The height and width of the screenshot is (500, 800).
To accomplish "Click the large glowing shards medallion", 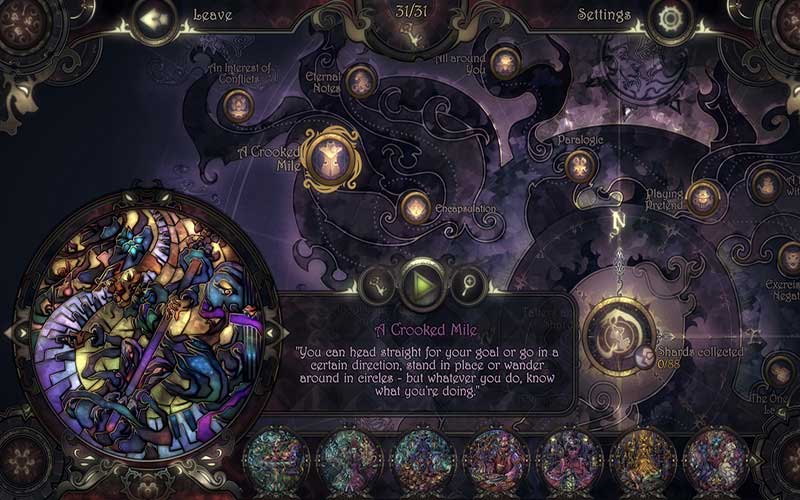I will (618, 331).
